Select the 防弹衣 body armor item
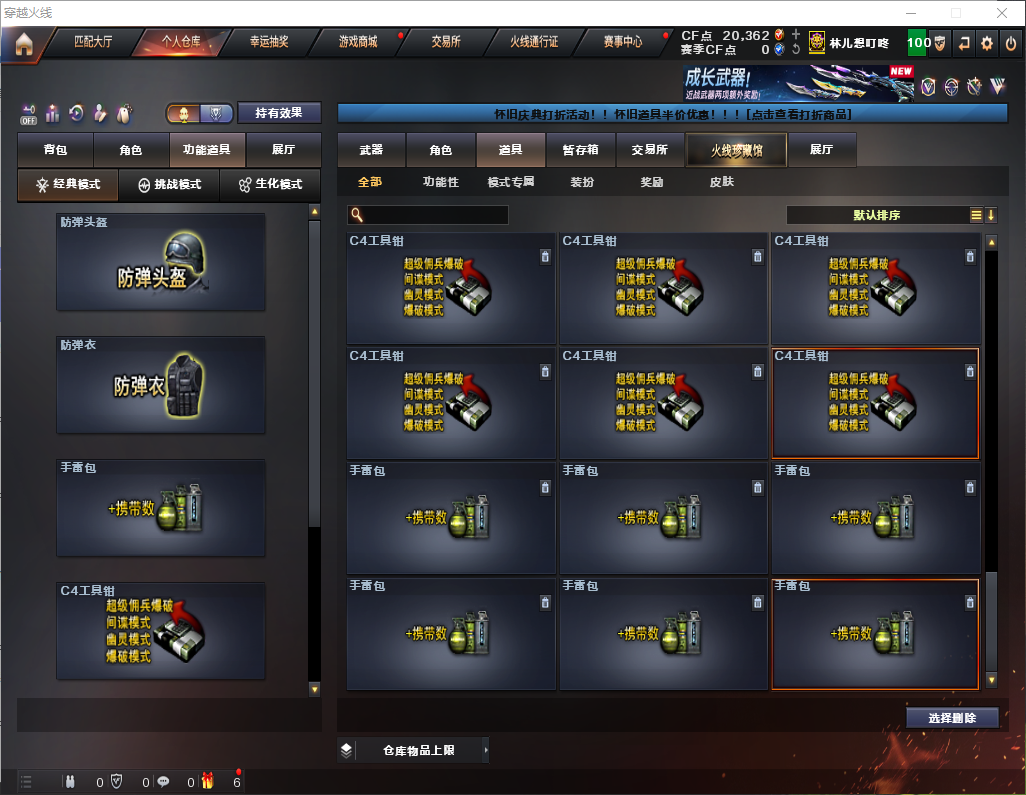1026x795 pixels. (x=161, y=385)
